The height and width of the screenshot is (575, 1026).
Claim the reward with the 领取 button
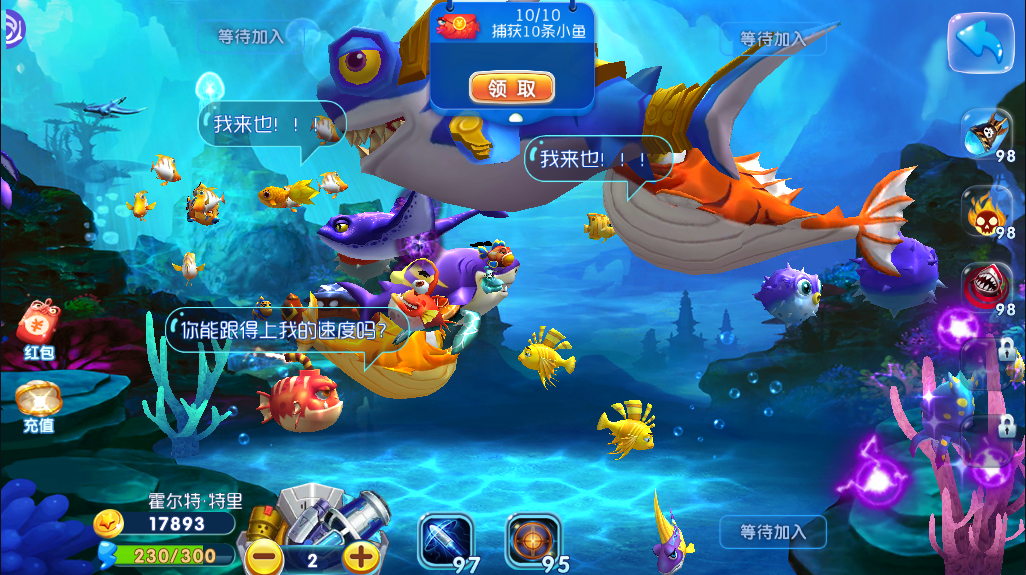pos(511,88)
